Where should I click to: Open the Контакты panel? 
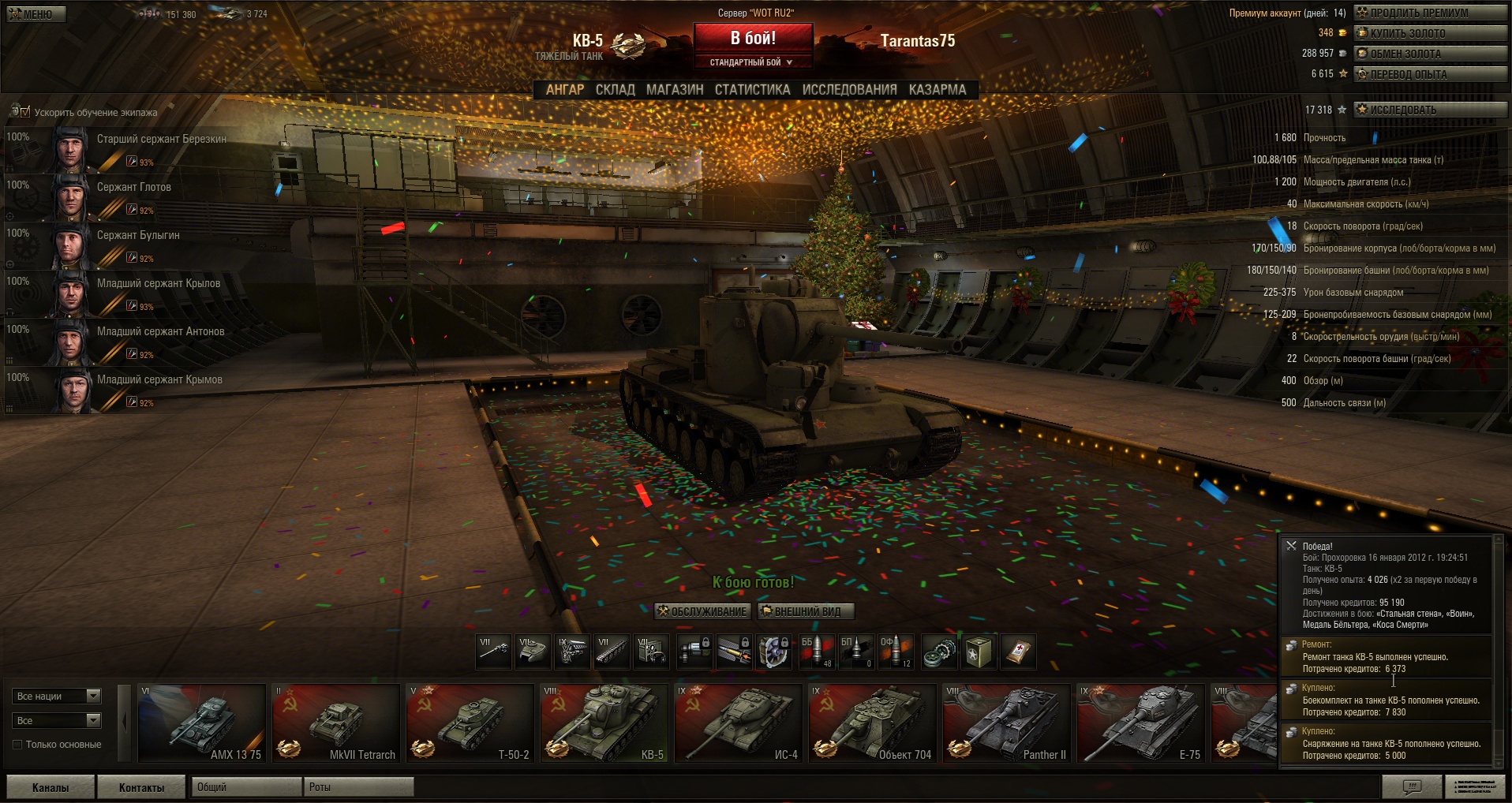[x=141, y=787]
